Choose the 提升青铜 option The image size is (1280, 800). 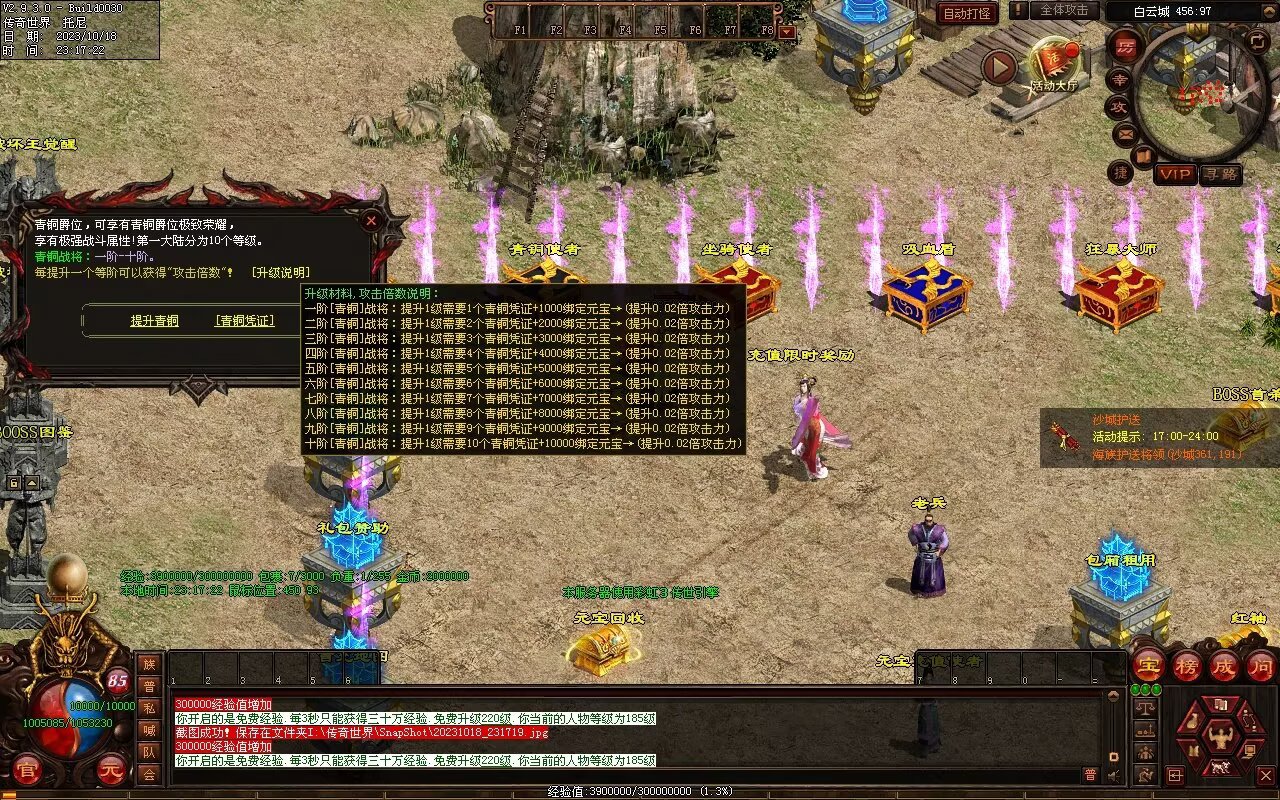click(x=154, y=321)
